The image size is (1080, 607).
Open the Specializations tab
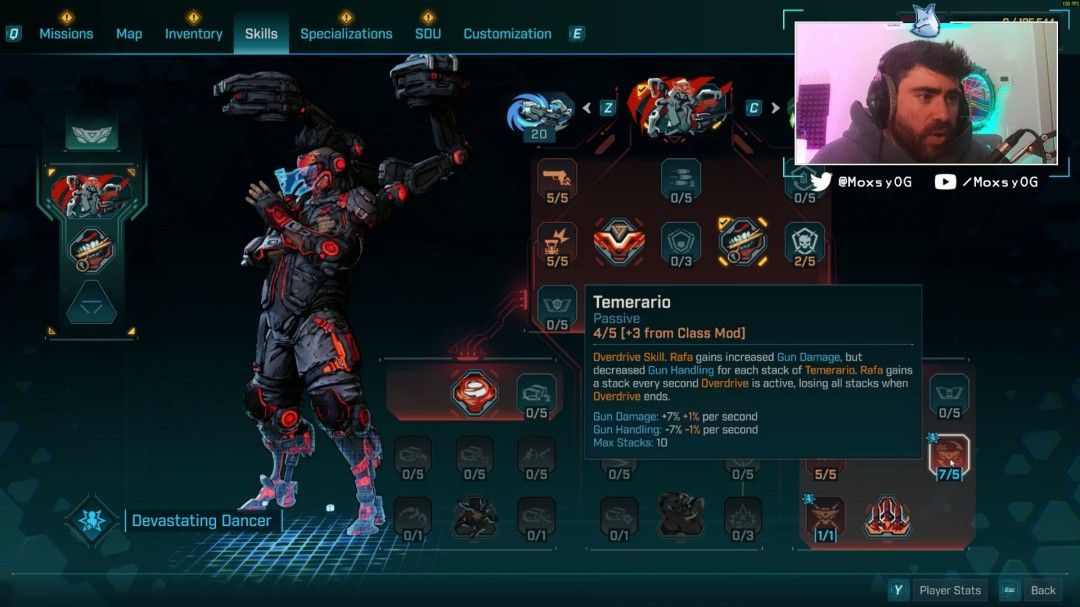(346, 34)
